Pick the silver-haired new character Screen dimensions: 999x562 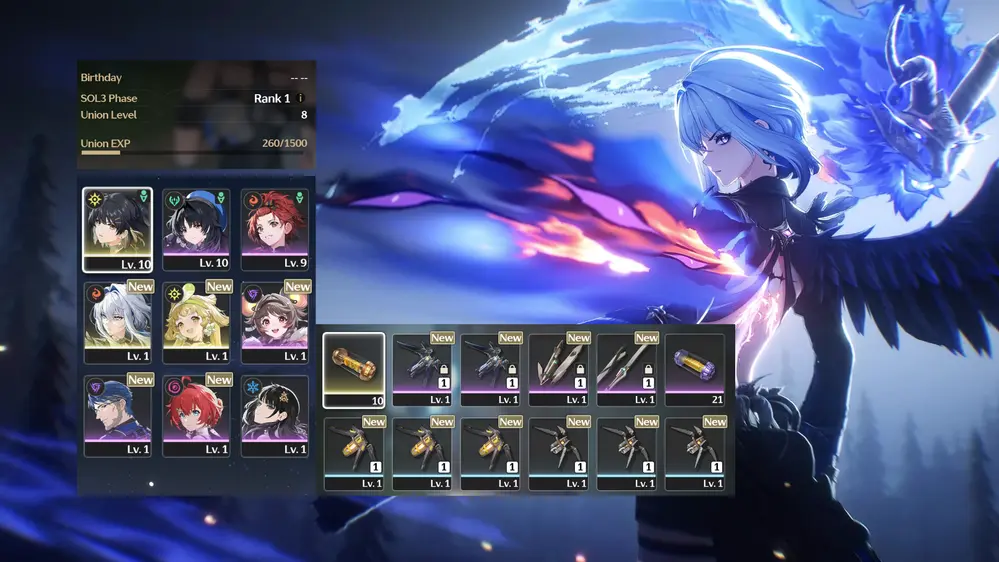(x=117, y=321)
